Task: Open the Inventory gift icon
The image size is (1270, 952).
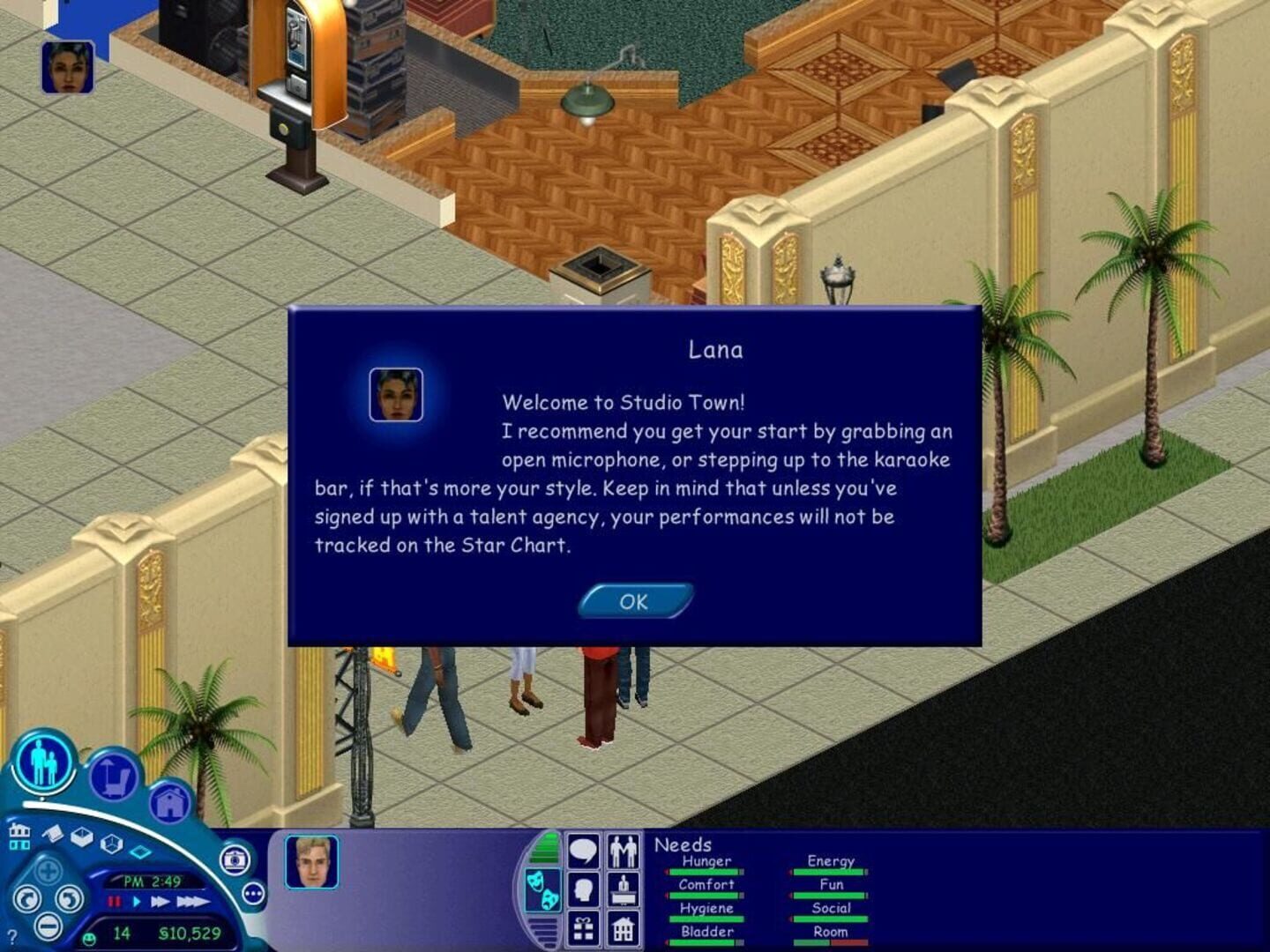Action: 583,929
